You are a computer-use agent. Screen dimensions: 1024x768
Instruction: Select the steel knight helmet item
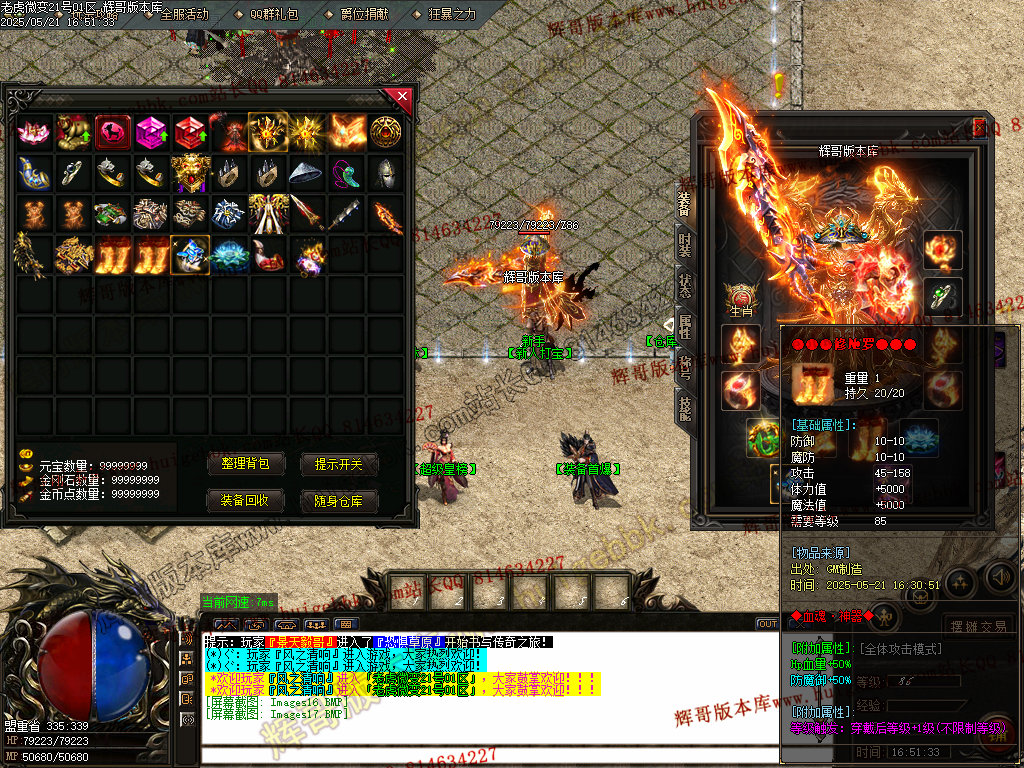[385, 173]
